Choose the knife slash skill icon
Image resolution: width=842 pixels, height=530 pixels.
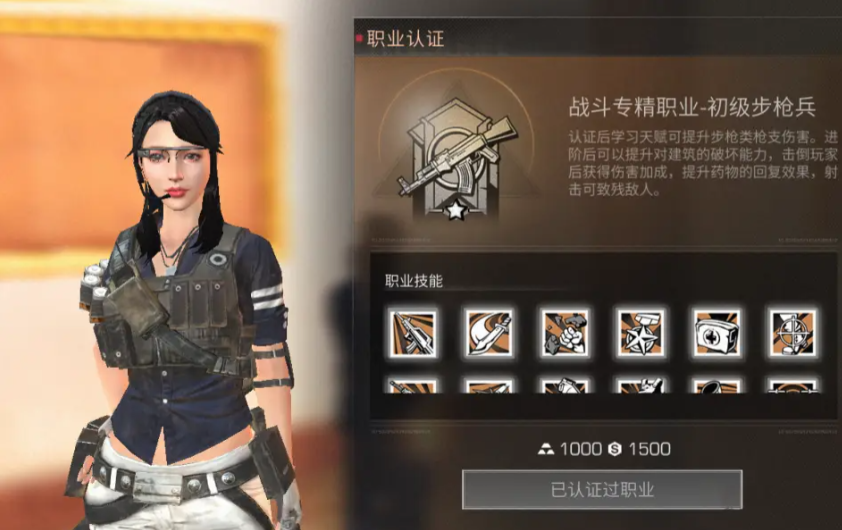[488, 333]
